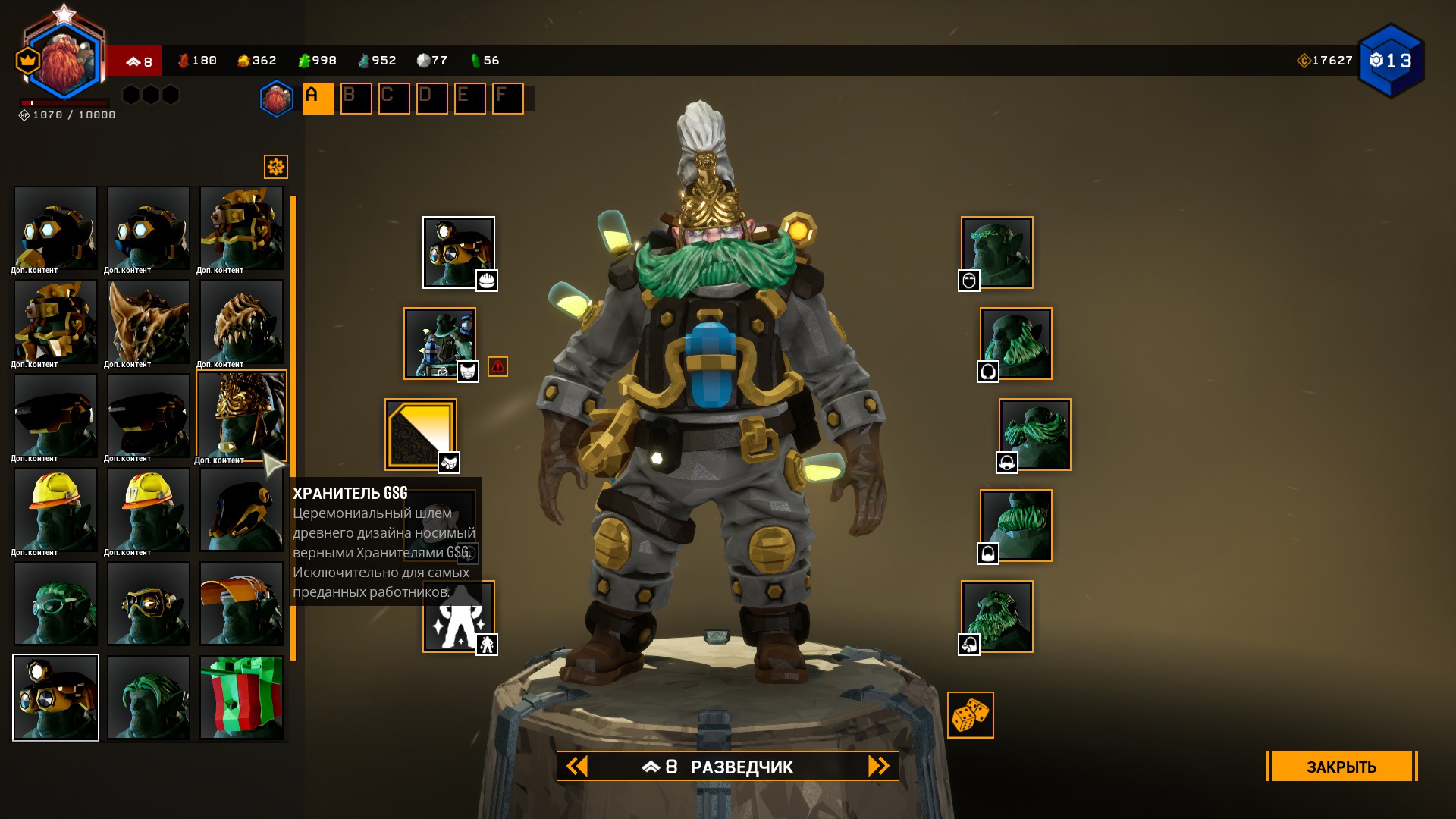The image size is (1456, 819).
Task: Select the orange visor cap thumbnail
Action: click(x=241, y=604)
